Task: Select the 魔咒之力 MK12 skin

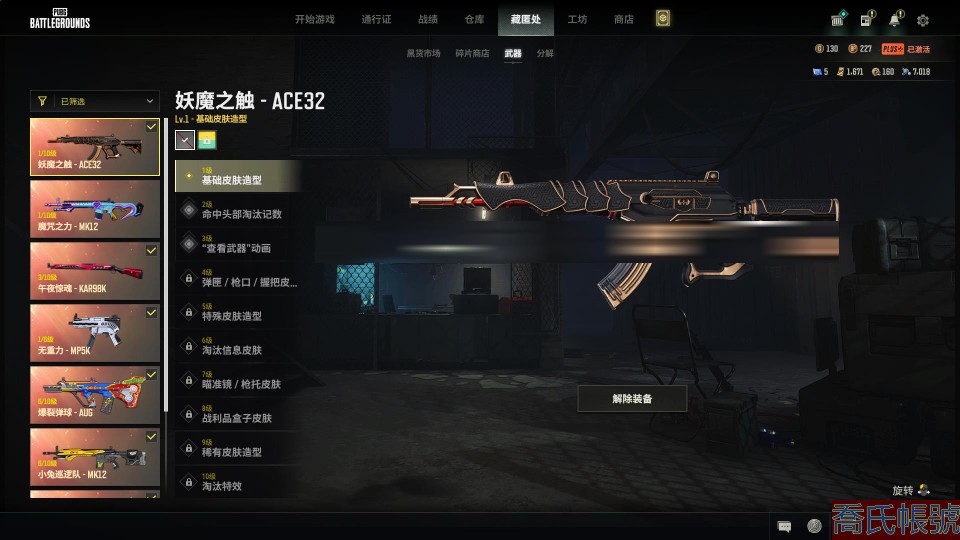Action: tap(95, 209)
